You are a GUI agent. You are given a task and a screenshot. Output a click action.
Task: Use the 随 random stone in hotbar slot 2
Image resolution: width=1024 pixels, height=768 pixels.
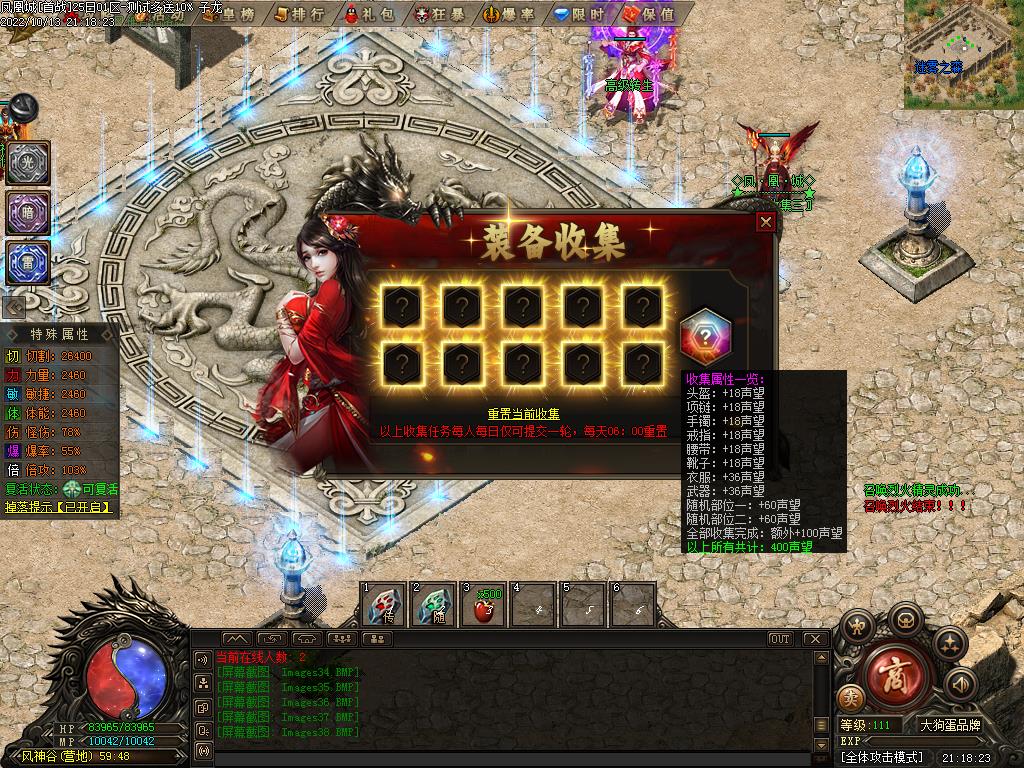coord(435,605)
